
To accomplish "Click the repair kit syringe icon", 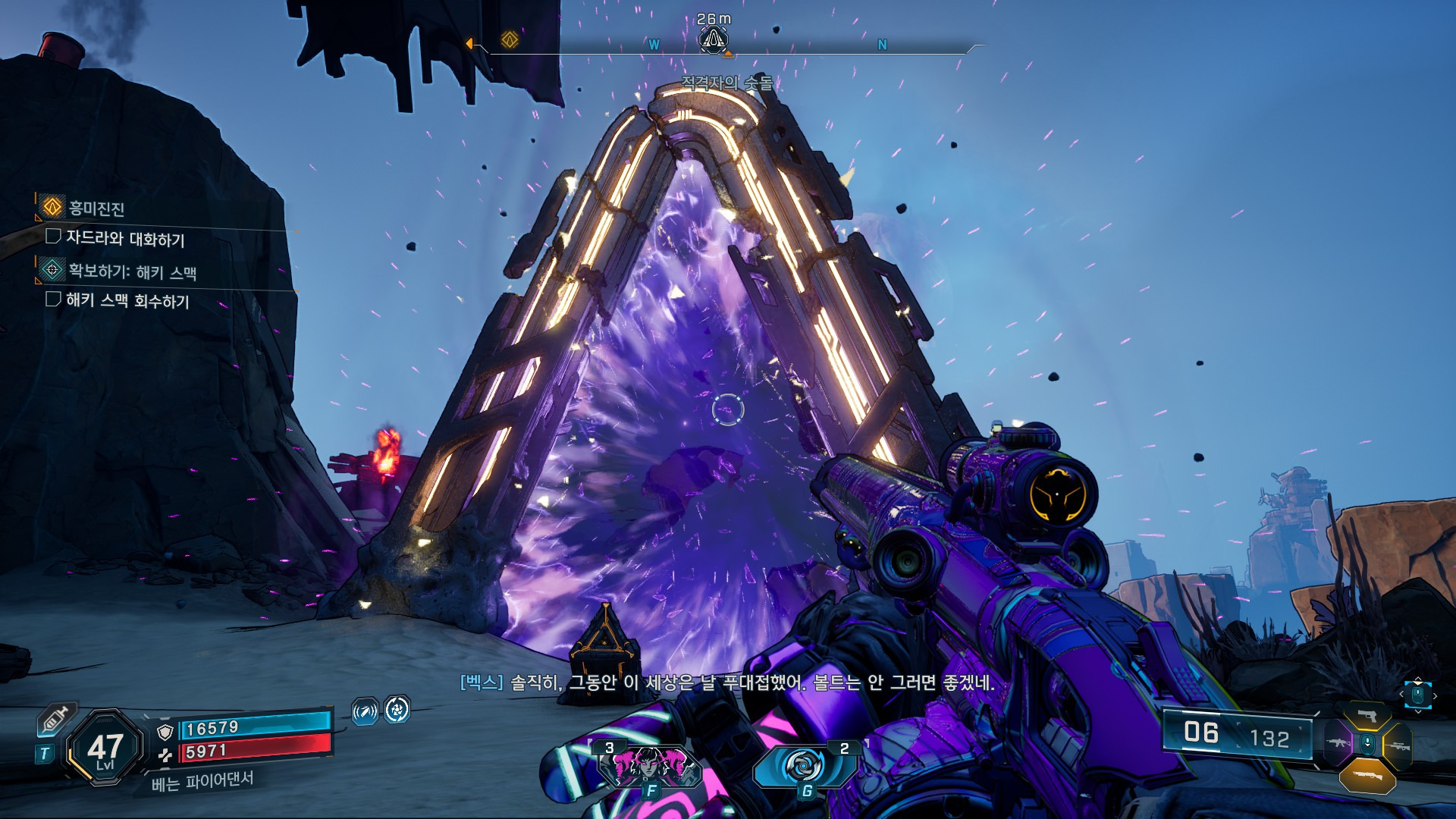I will (57, 719).
